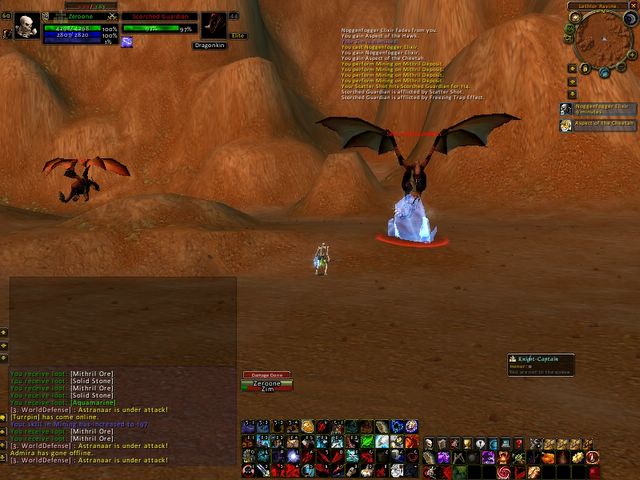Screen dimensions: 640x480
Task: Close the minimap with the X button
Action: coord(633,6)
